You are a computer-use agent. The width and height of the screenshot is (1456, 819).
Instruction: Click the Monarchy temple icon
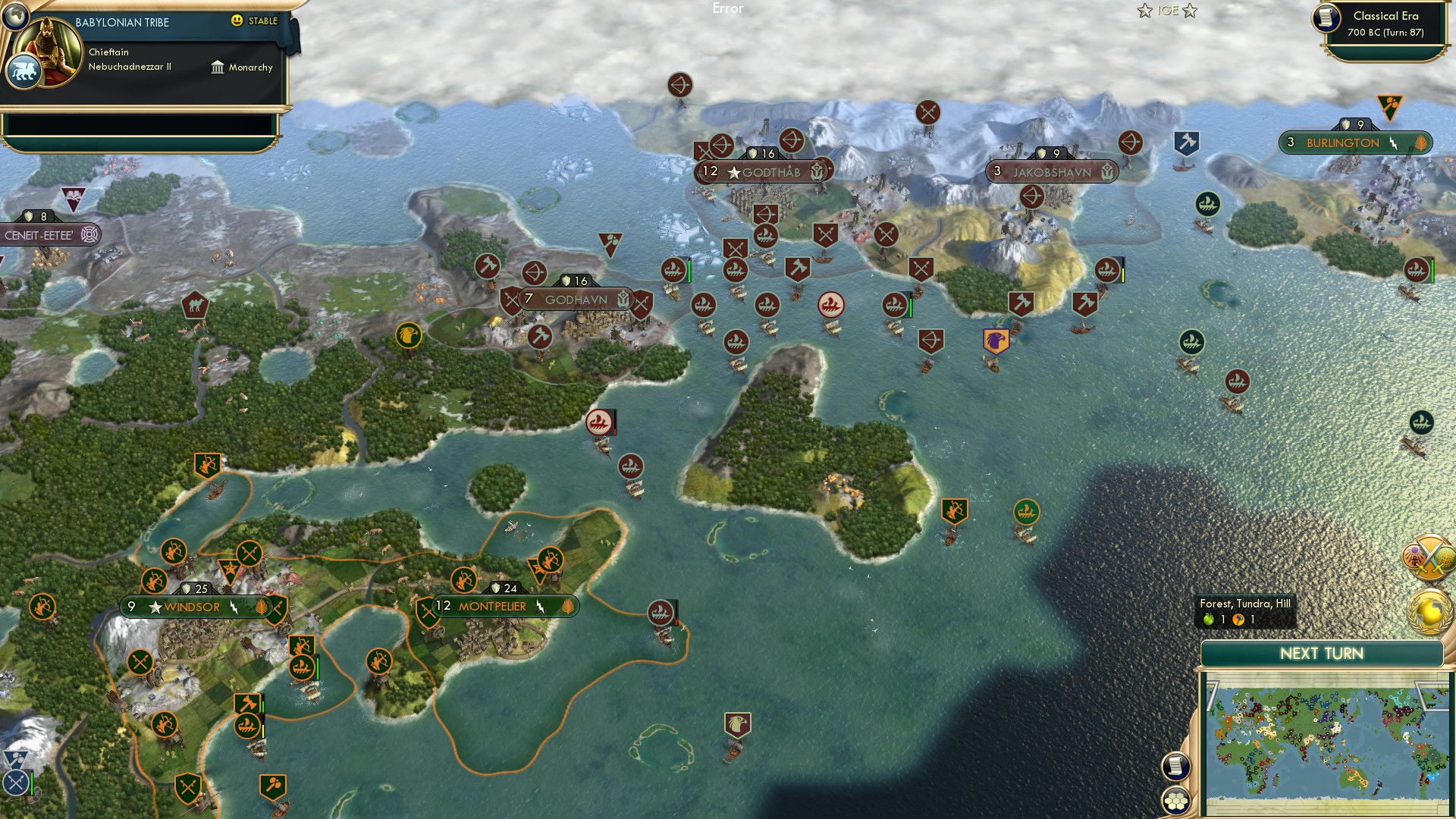(x=218, y=67)
